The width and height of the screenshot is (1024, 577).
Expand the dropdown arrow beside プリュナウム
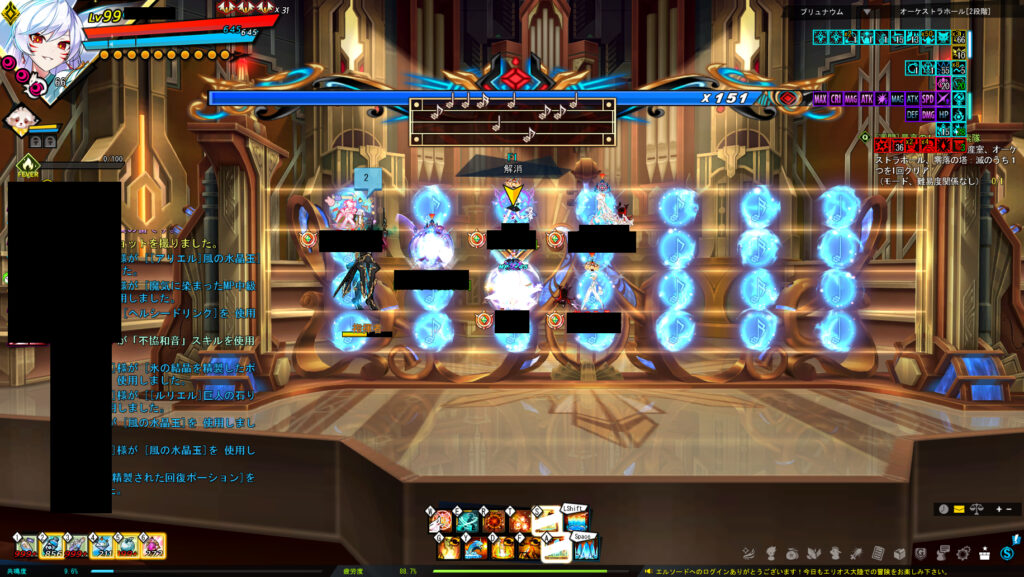coord(867,12)
